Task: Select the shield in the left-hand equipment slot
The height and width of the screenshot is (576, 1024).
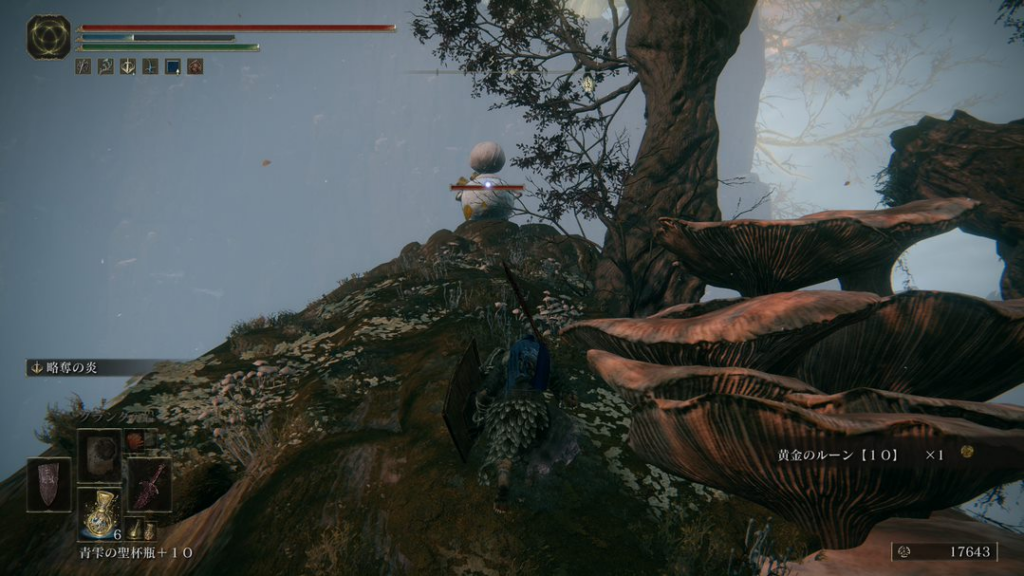Action: pos(48,484)
